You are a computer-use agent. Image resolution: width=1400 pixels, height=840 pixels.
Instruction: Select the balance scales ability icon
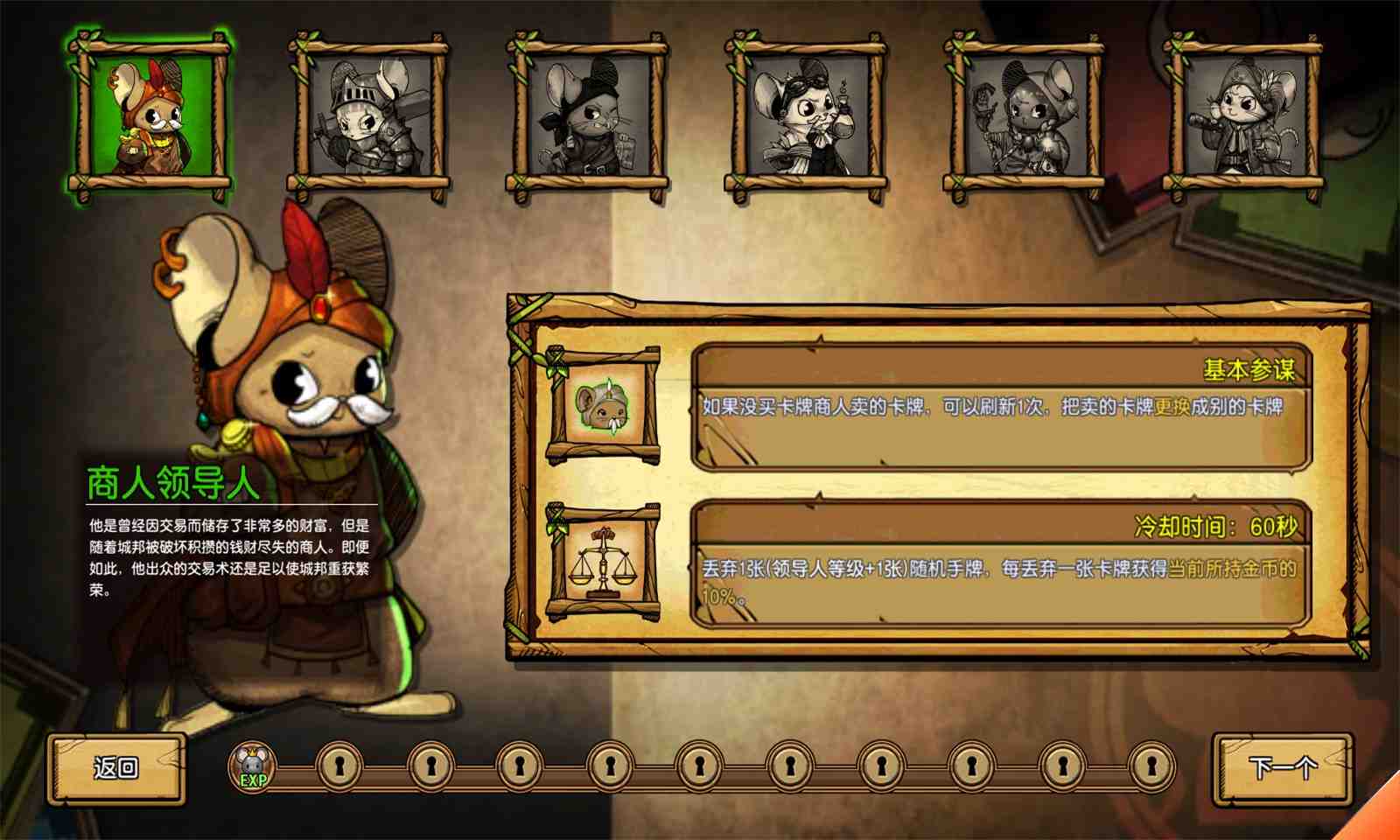603,563
